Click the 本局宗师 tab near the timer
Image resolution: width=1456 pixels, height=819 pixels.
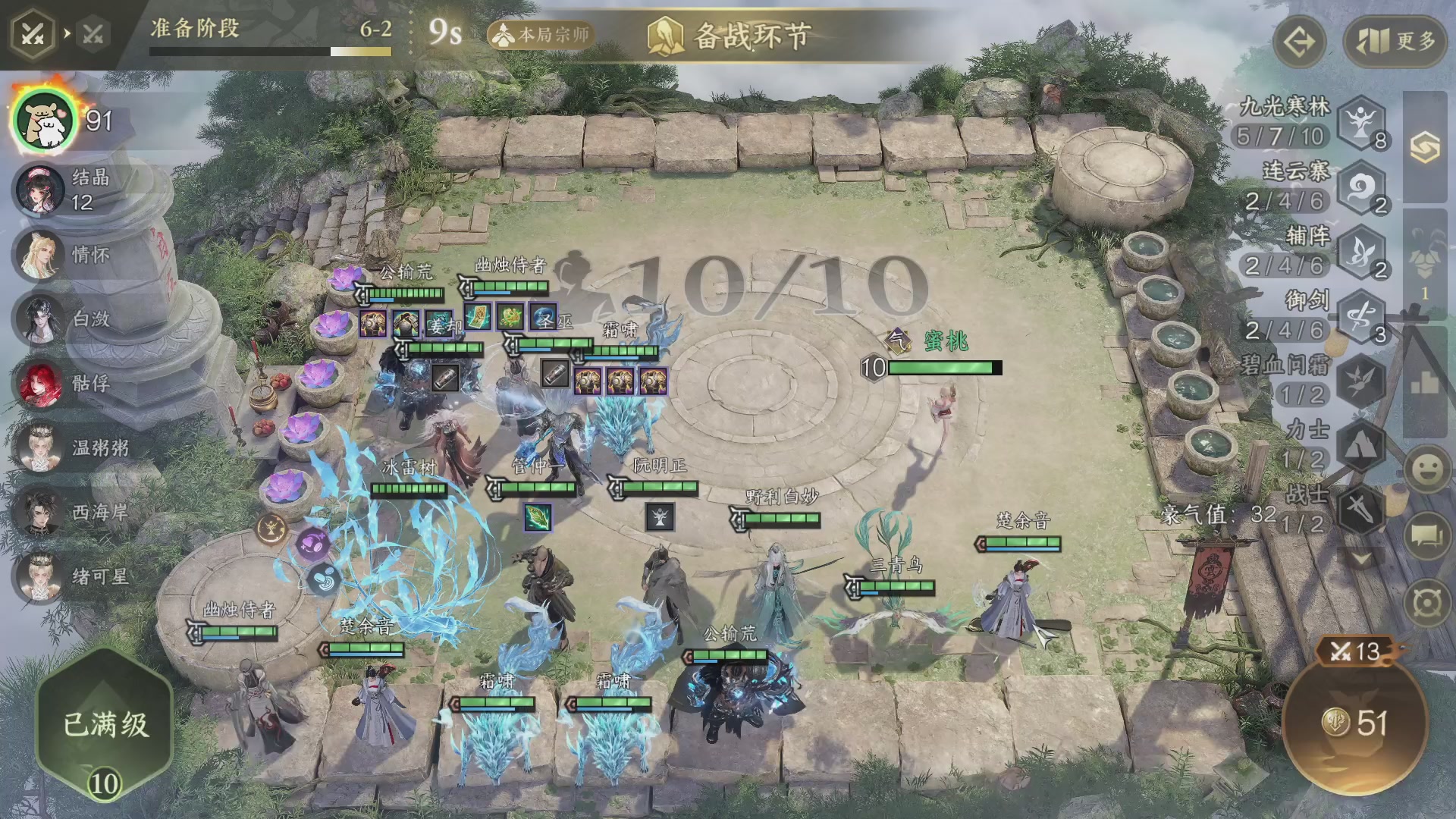coord(541,35)
